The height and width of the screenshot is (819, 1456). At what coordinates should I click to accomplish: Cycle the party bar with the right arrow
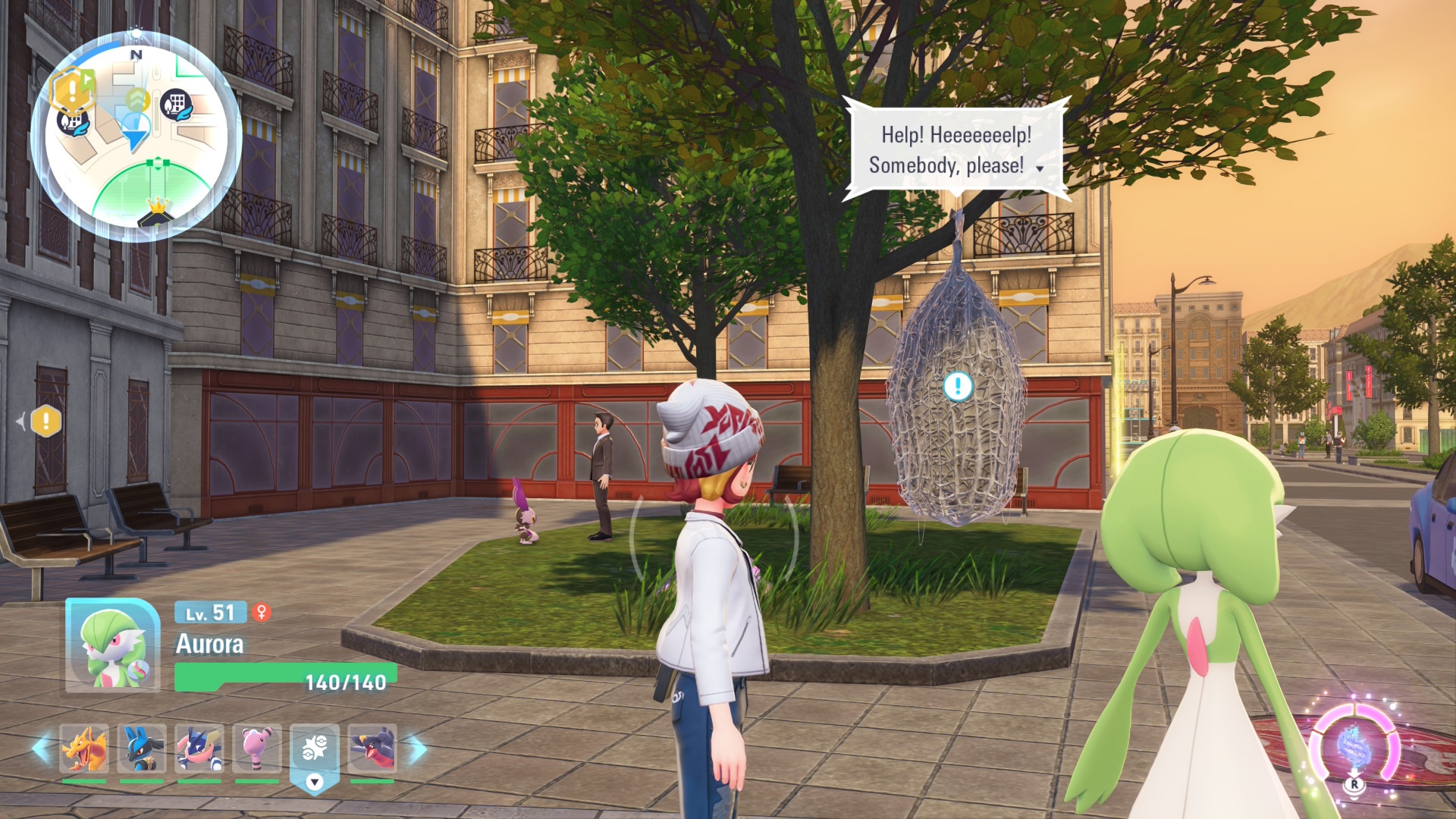(x=418, y=748)
